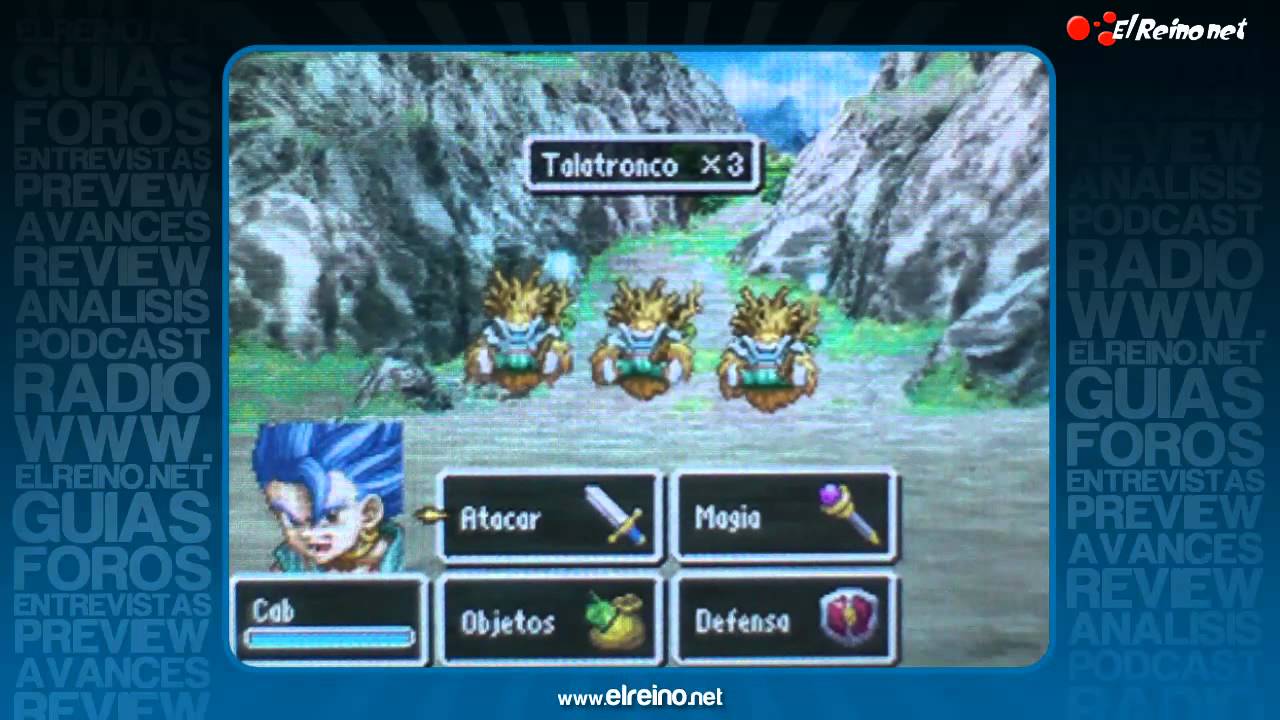Select the Atacar command button
The height and width of the screenshot is (720, 1280).
[x=548, y=517]
